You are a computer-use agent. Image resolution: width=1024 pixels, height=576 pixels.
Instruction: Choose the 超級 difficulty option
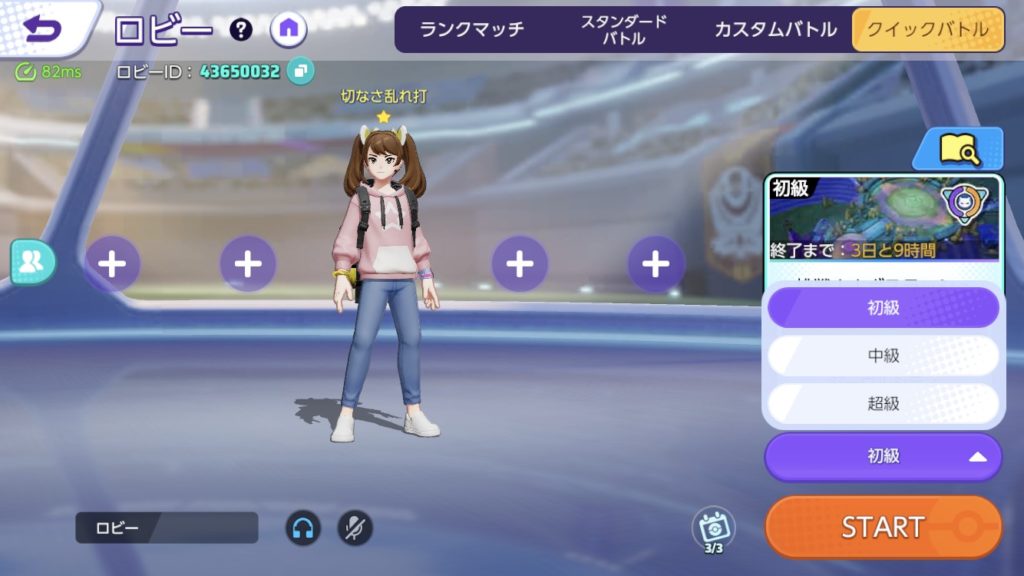883,403
